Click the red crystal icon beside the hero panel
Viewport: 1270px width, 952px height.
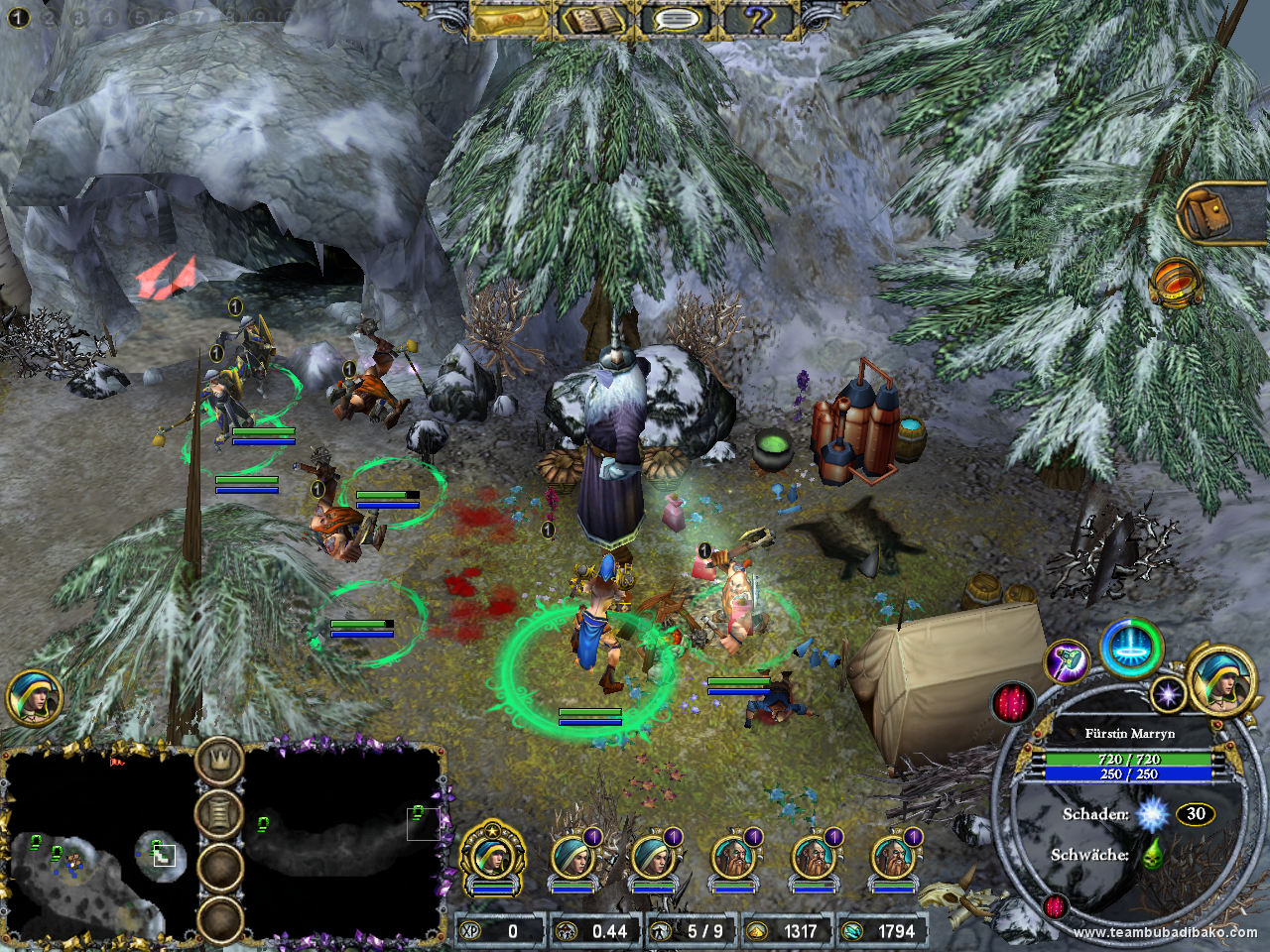pos(1012,700)
